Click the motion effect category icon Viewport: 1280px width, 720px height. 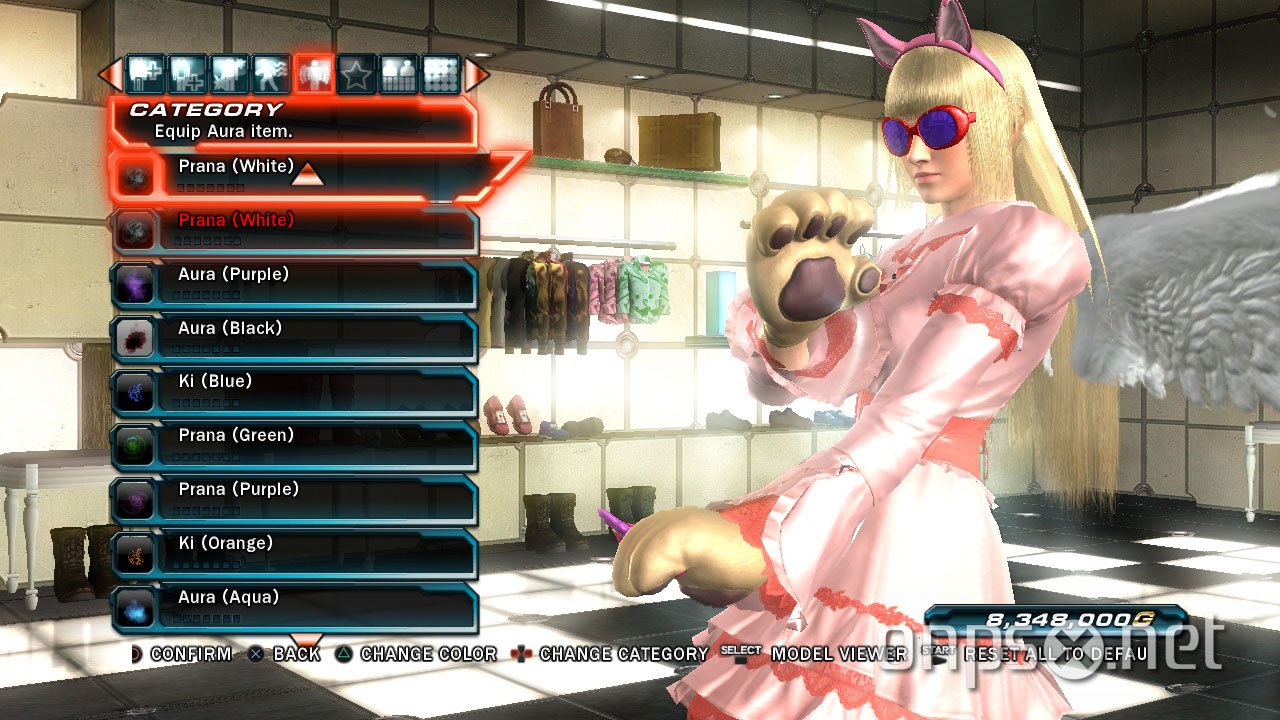pyautogui.click(x=272, y=72)
